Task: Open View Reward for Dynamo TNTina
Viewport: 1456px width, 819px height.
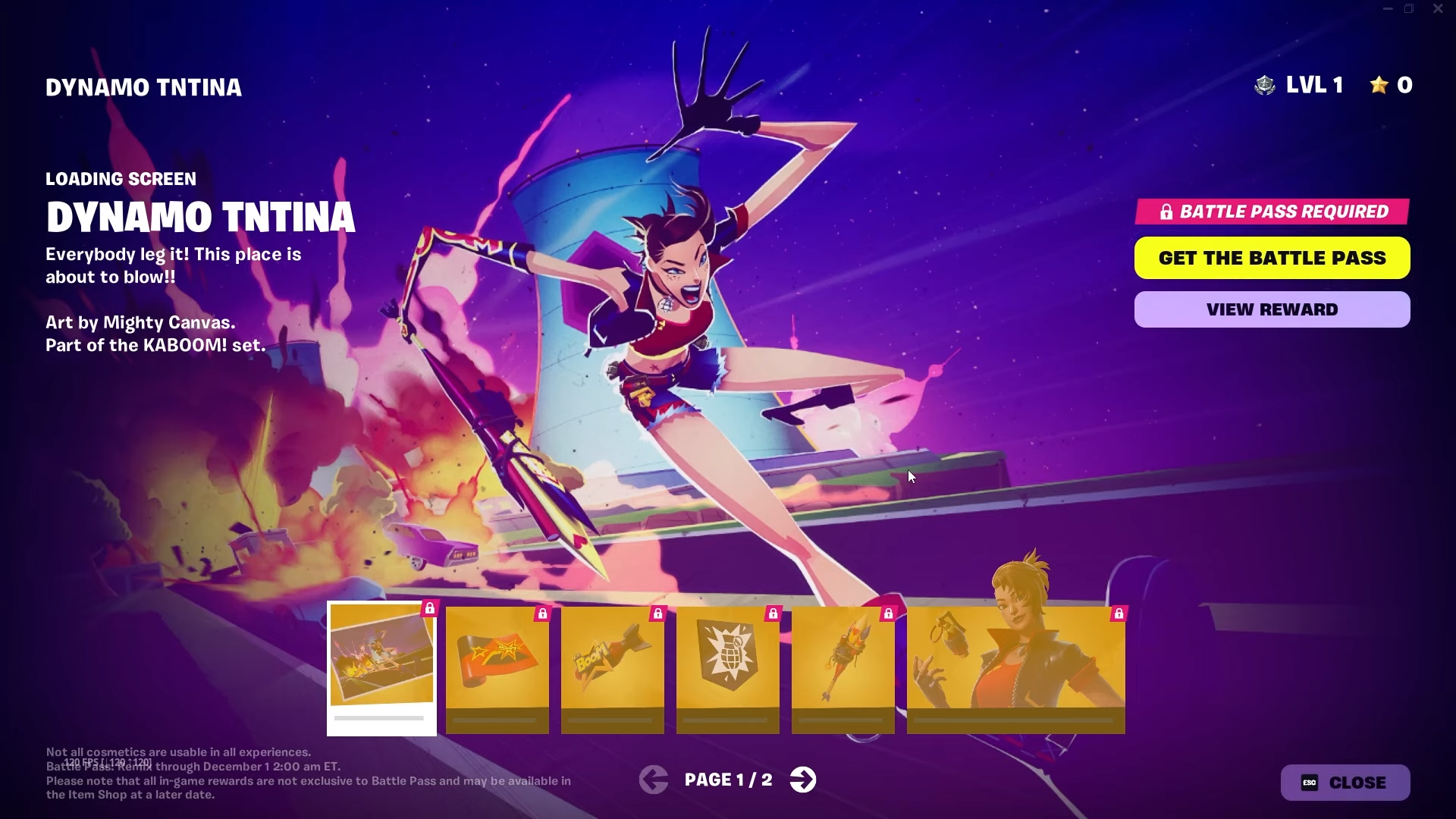Action: point(1271,309)
